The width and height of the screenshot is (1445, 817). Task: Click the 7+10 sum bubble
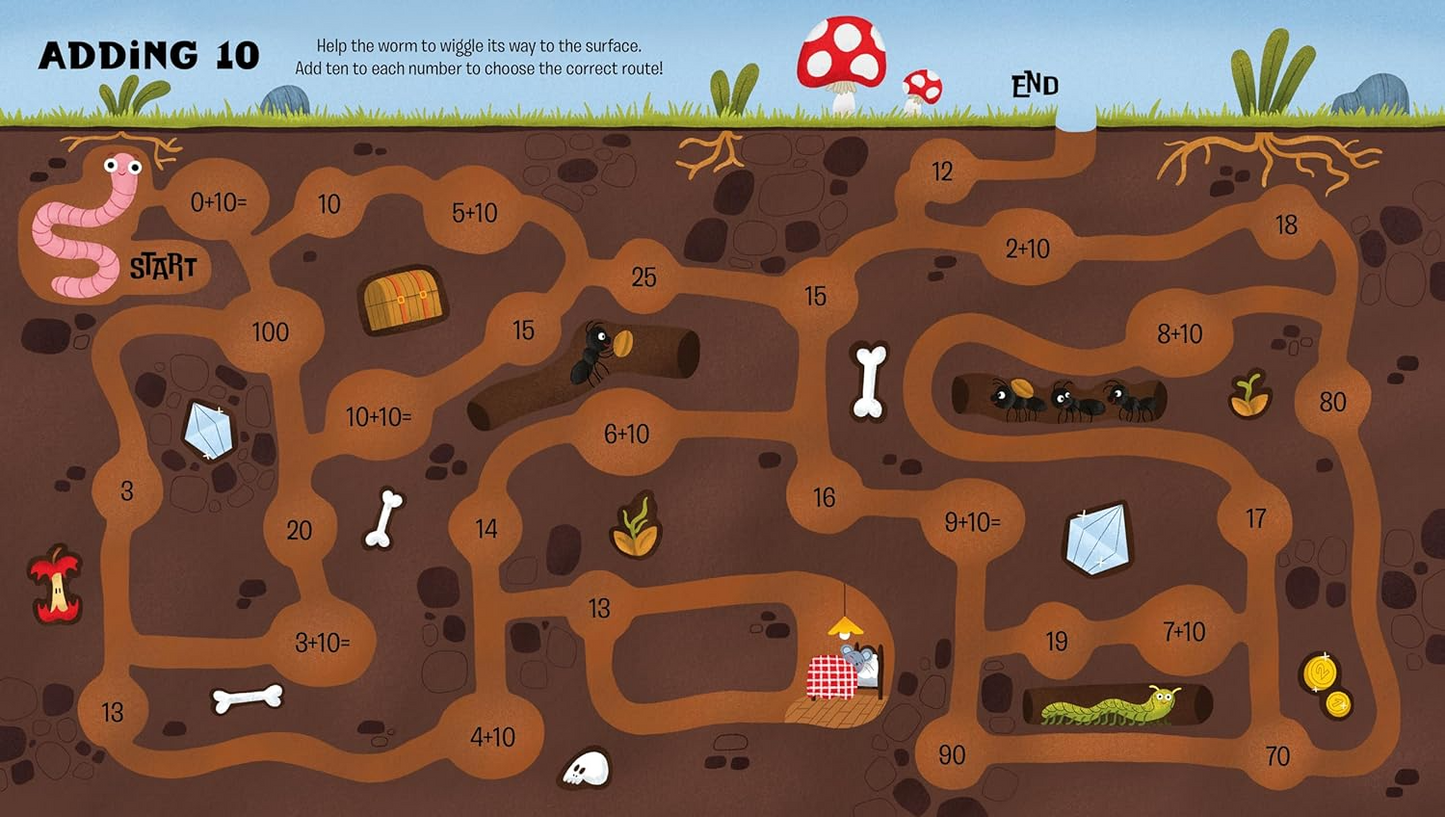click(1184, 631)
